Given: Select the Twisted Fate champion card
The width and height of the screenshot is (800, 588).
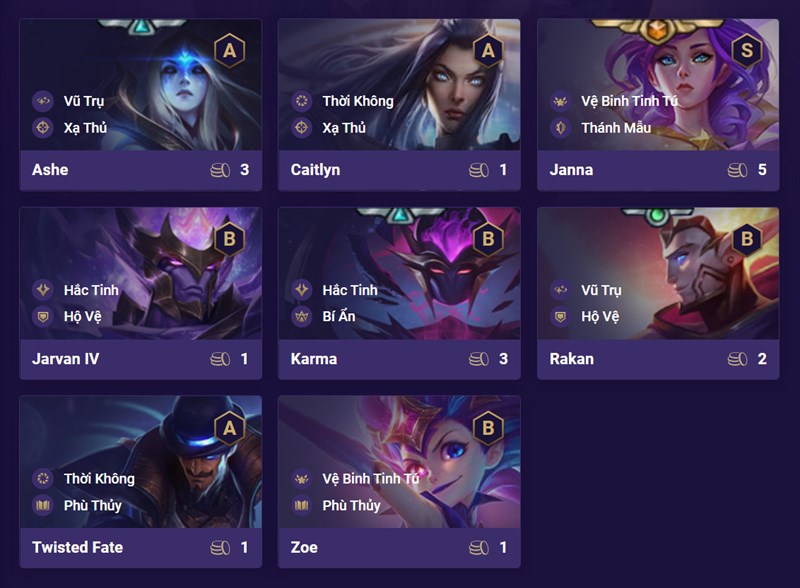Looking at the screenshot, I should (x=140, y=481).
